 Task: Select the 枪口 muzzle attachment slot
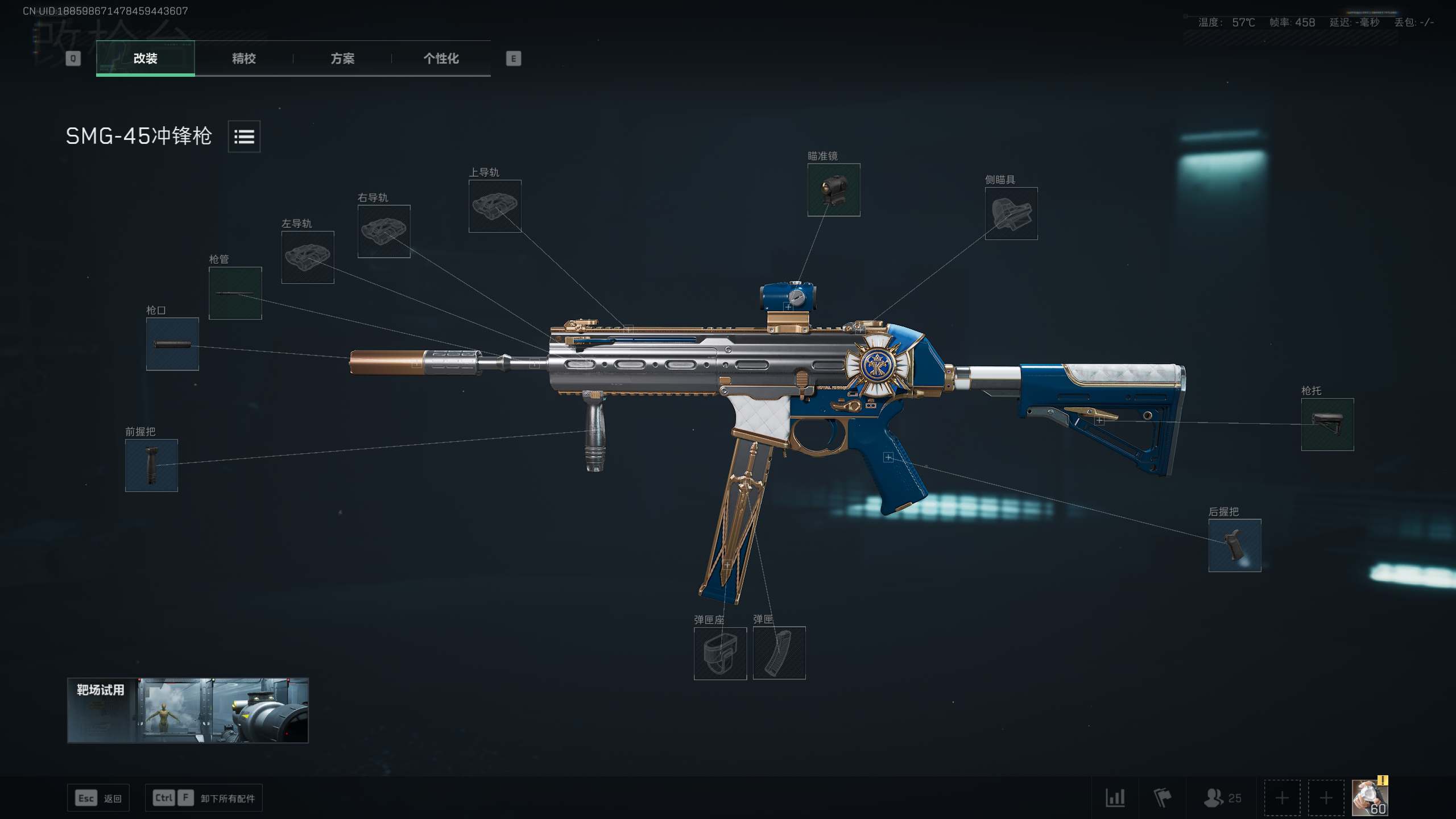[172, 344]
